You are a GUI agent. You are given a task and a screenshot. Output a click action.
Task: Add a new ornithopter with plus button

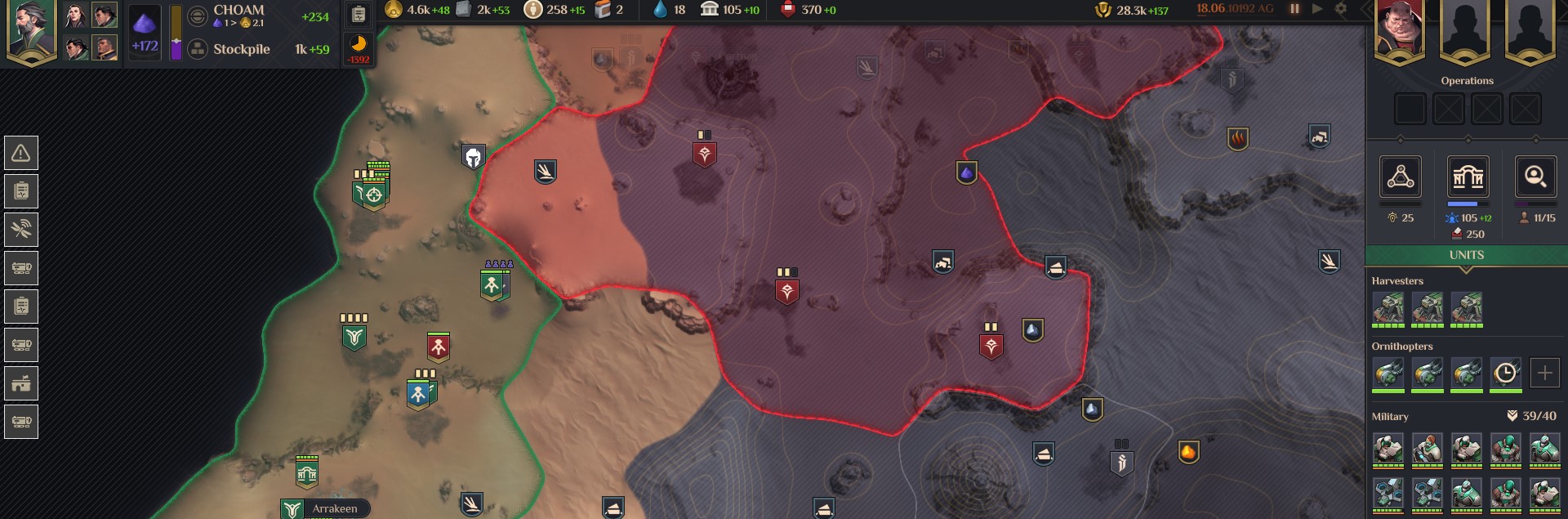tap(1544, 374)
